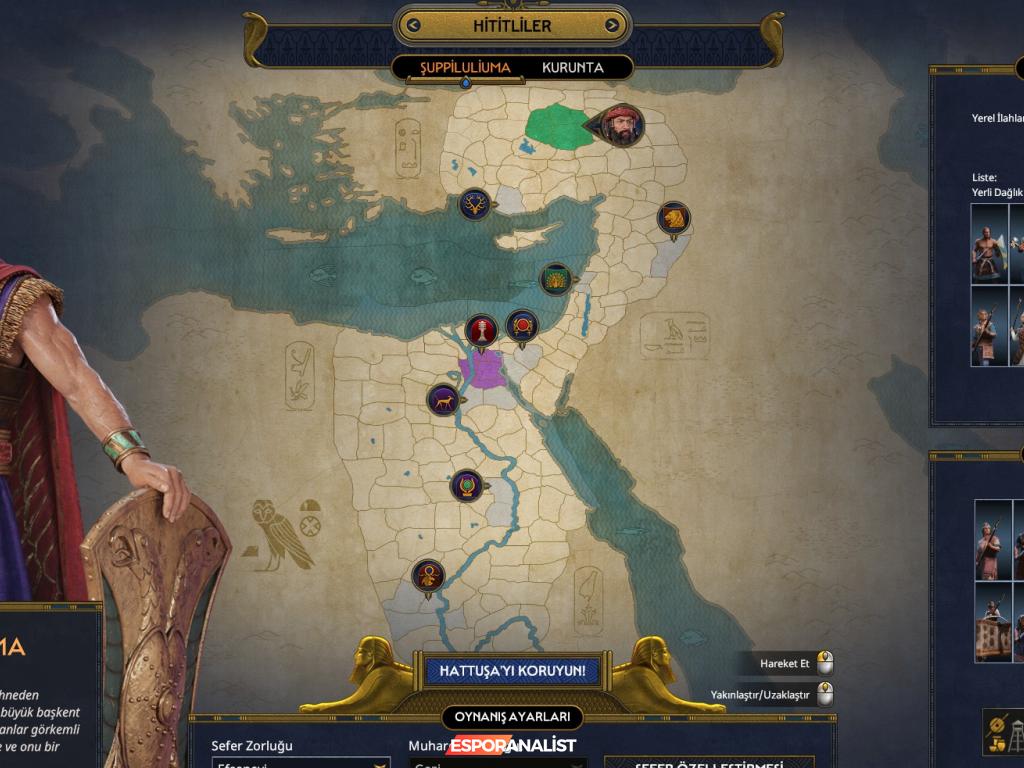The width and height of the screenshot is (1024, 768).
Task: Open the Sefer Zorluğu difficulty dropdown
Action: point(300,764)
